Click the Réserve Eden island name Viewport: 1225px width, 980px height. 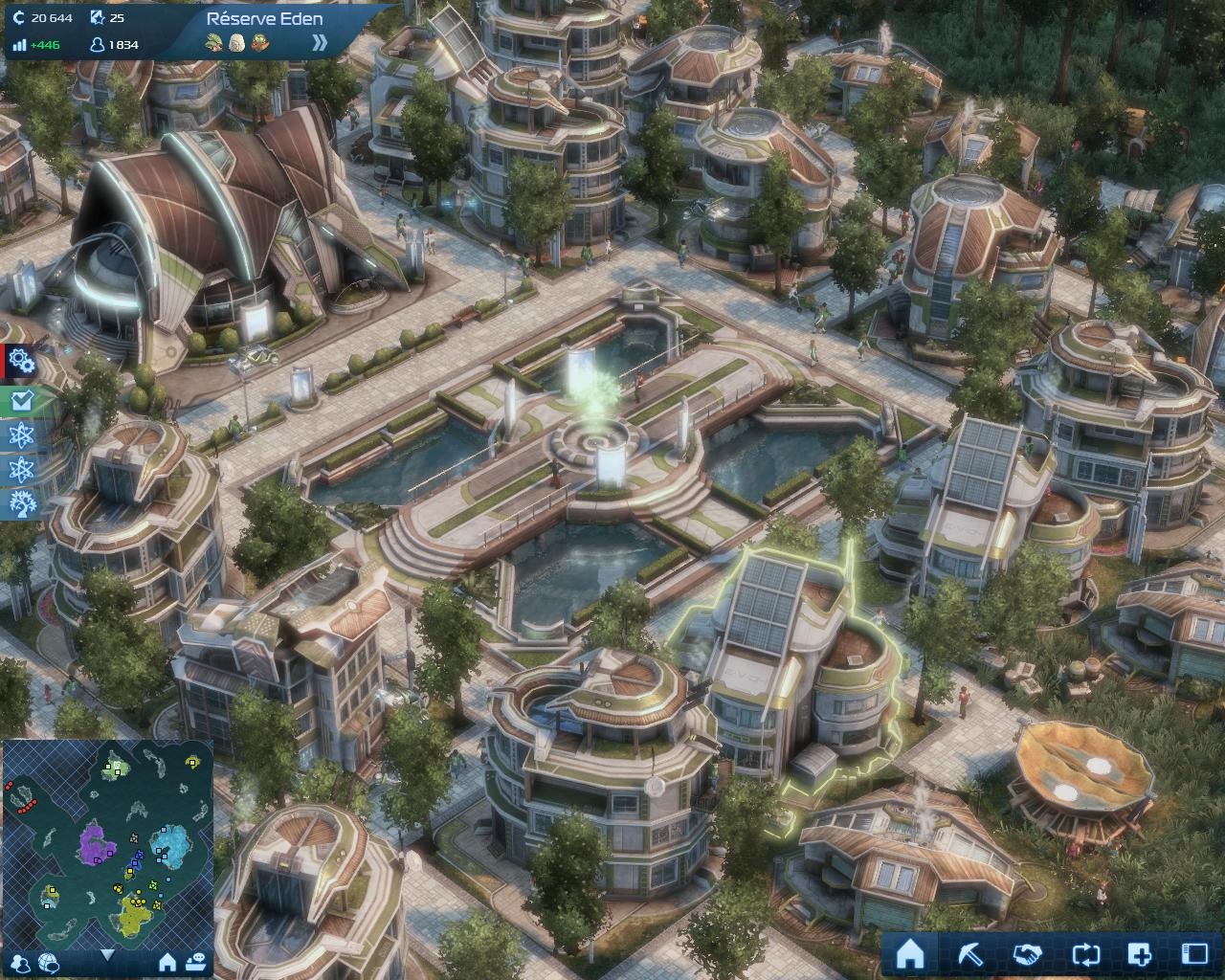[264, 18]
